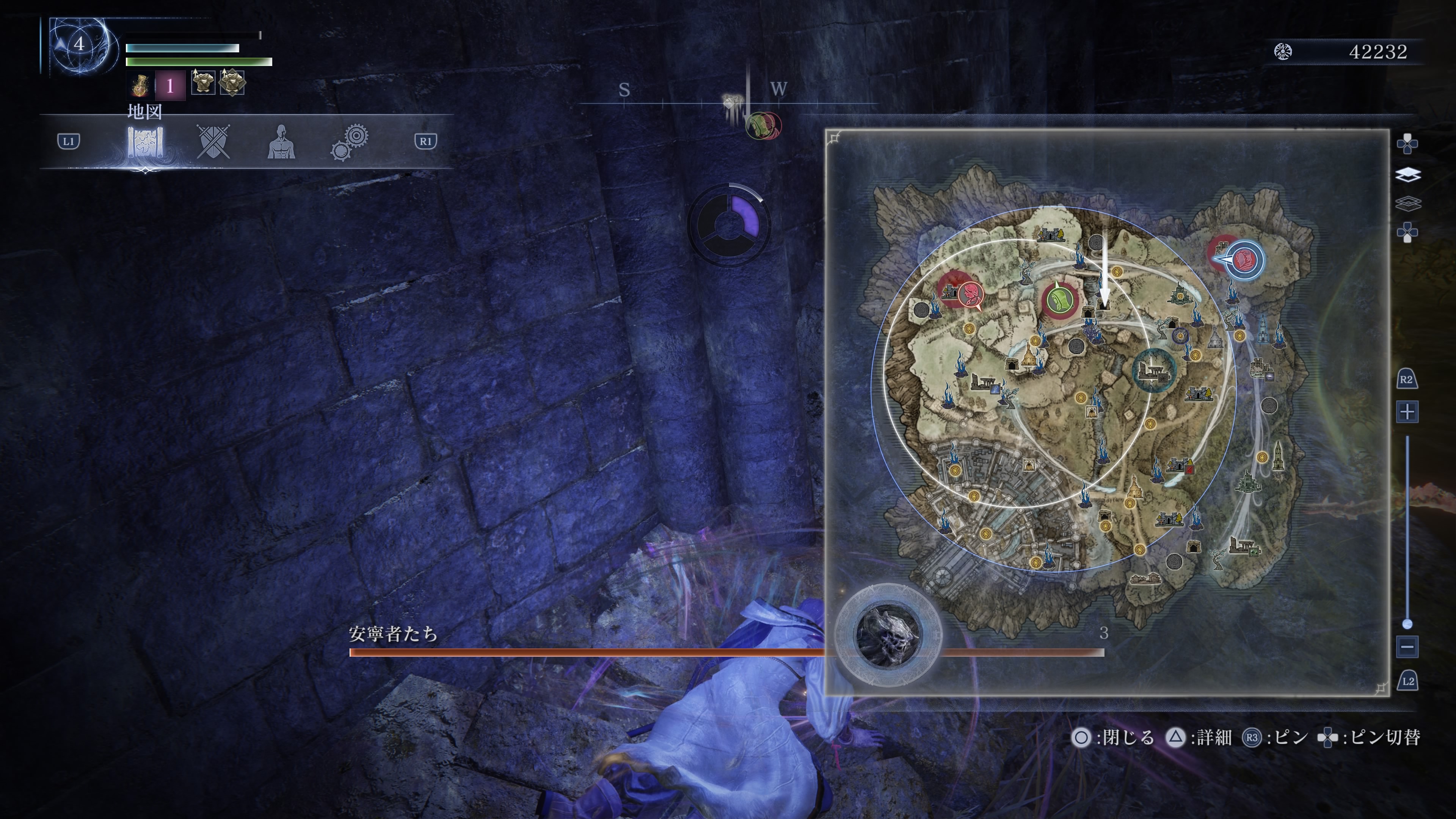Screen dimensions: 1456x819
Task: Select the Map tab scroll icon
Action: pos(145,142)
